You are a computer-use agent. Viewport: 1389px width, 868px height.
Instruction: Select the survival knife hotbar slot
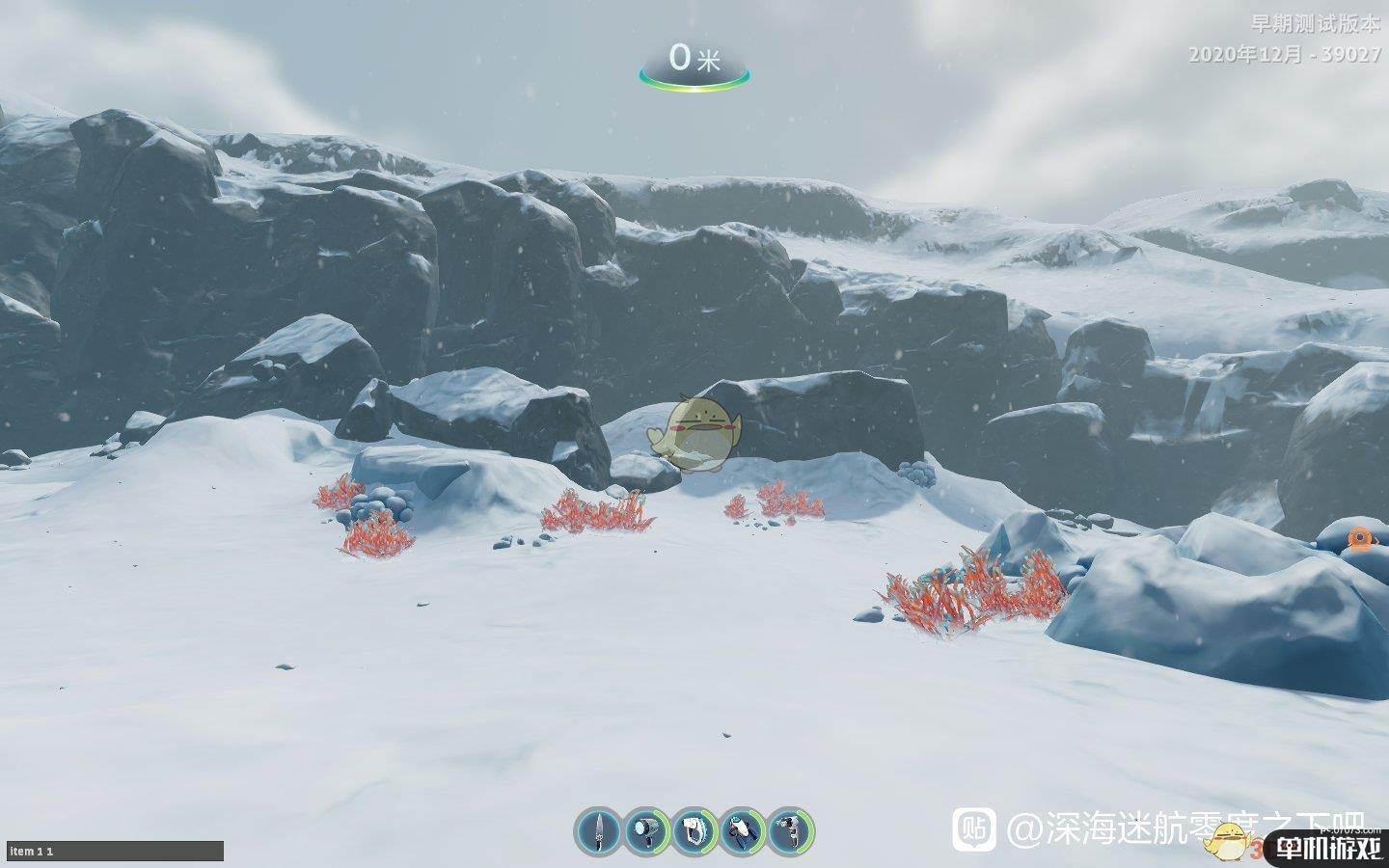tap(598, 830)
